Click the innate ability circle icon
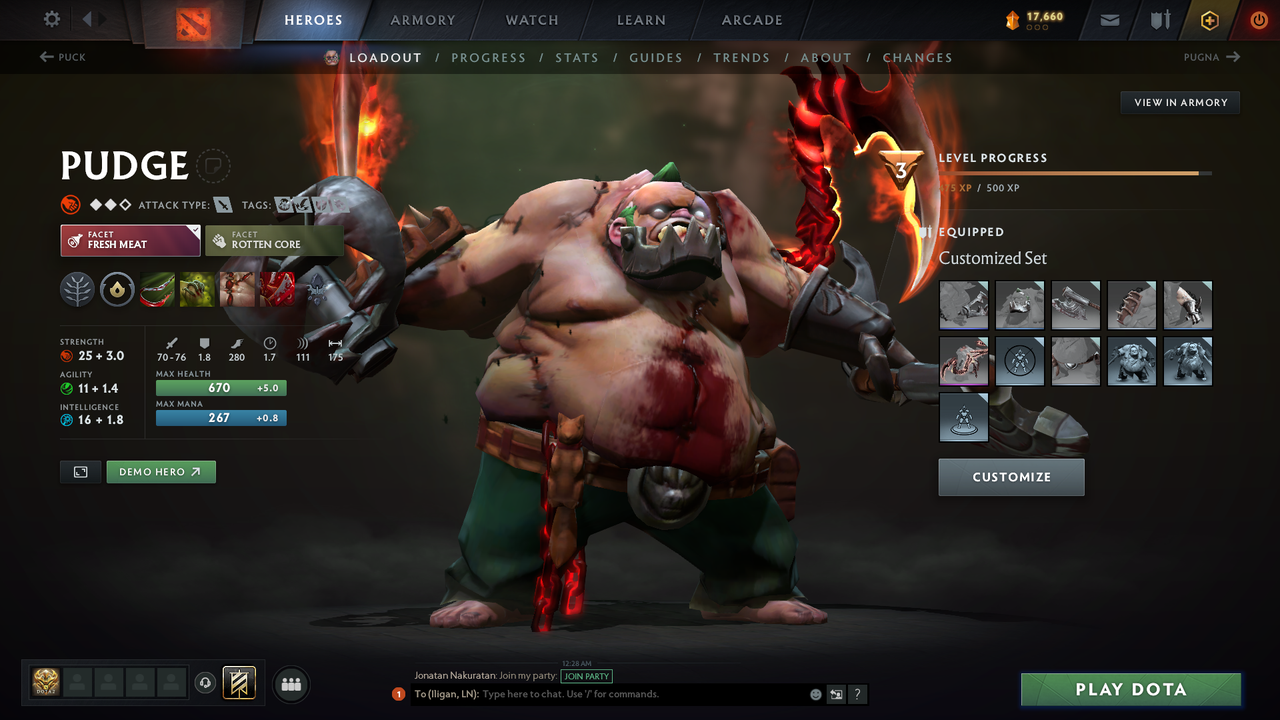The width and height of the screenshot is (1280, 720). coord(118,290)
